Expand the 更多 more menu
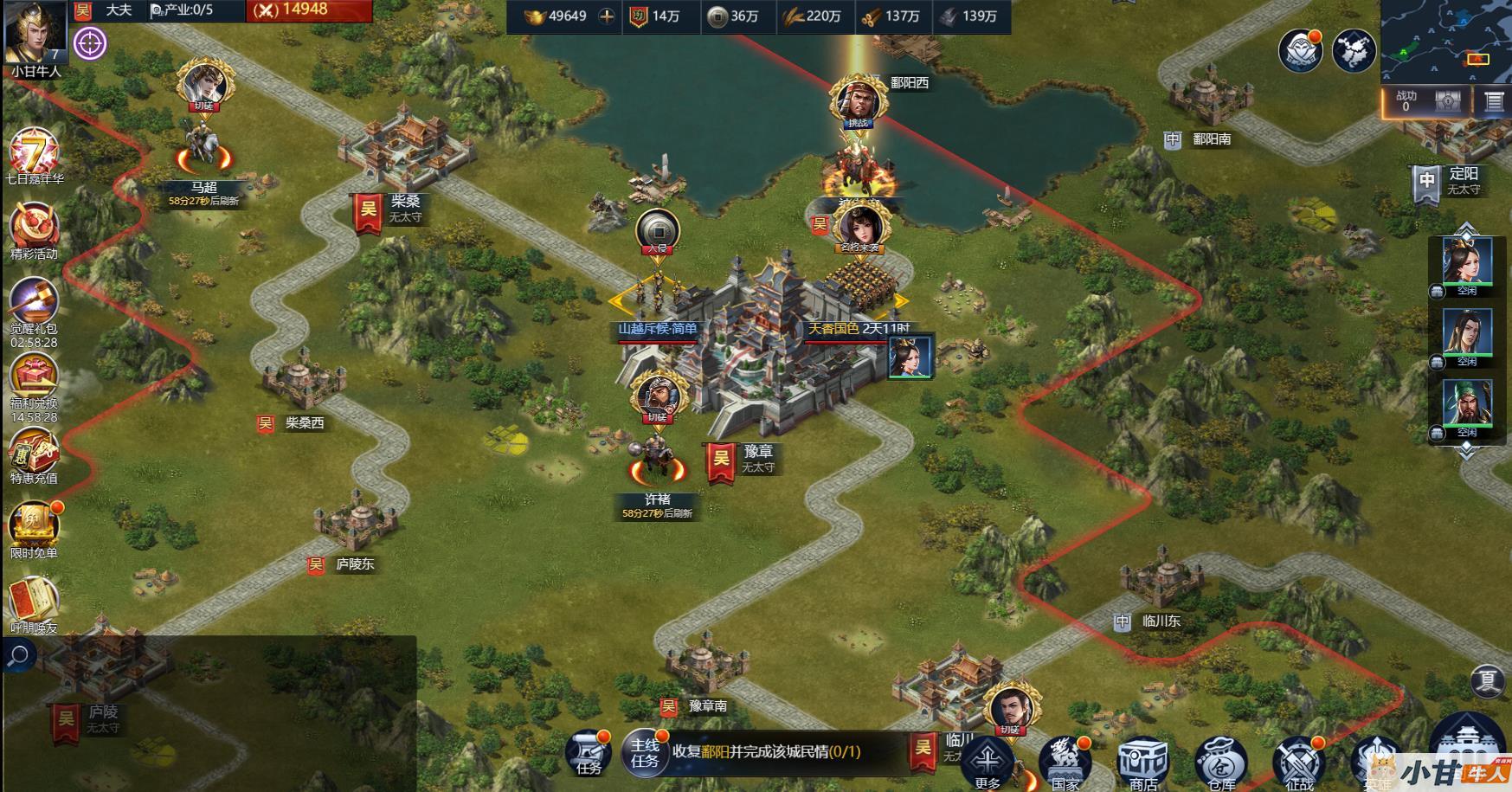The width and height of the screenshot is (1512, 792). 988,763
